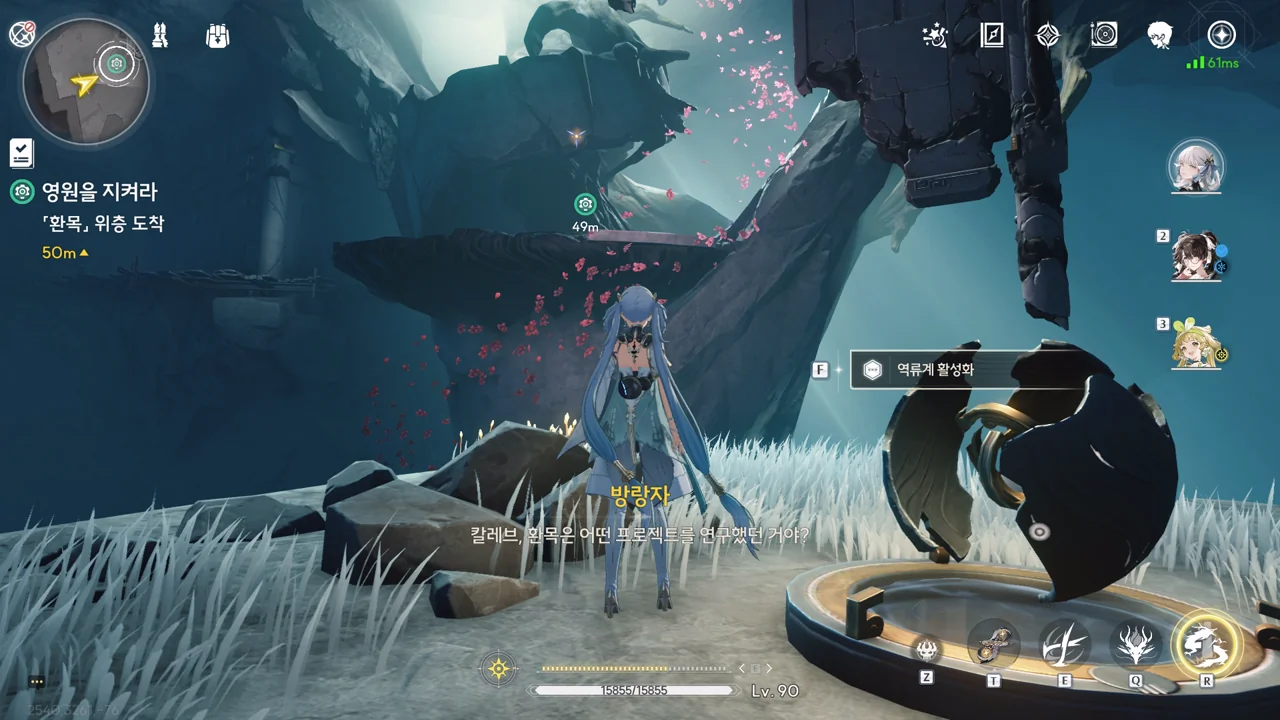Activate the glowing golden dragon skill

1206,644
